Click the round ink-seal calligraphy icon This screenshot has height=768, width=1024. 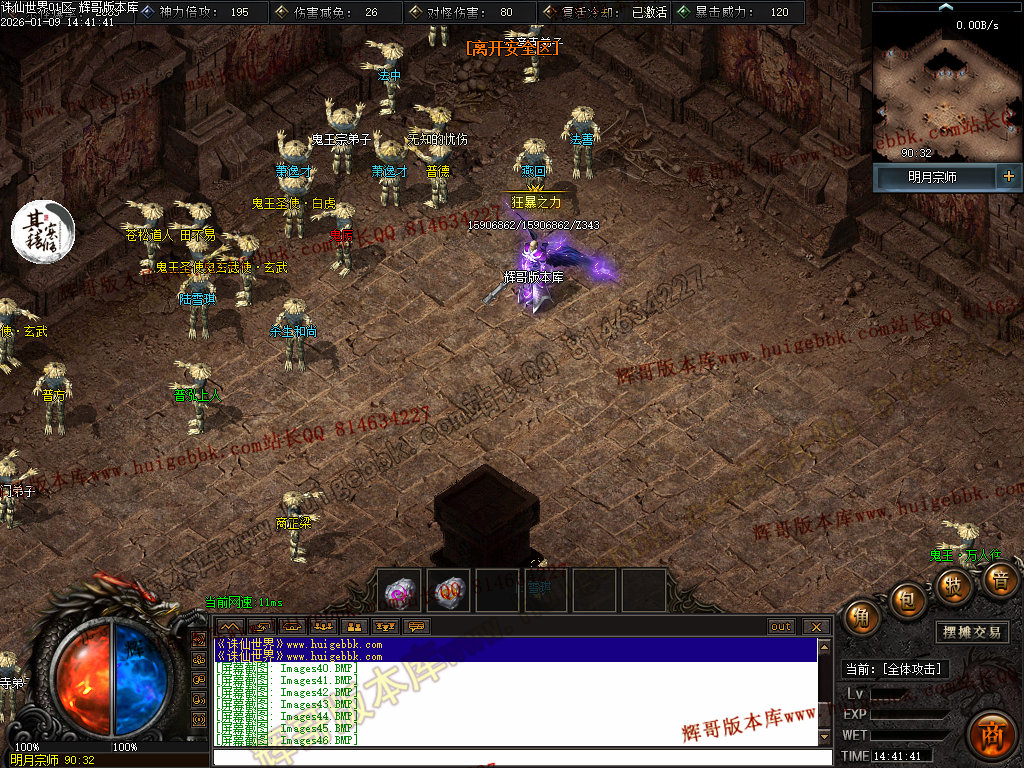43,231
